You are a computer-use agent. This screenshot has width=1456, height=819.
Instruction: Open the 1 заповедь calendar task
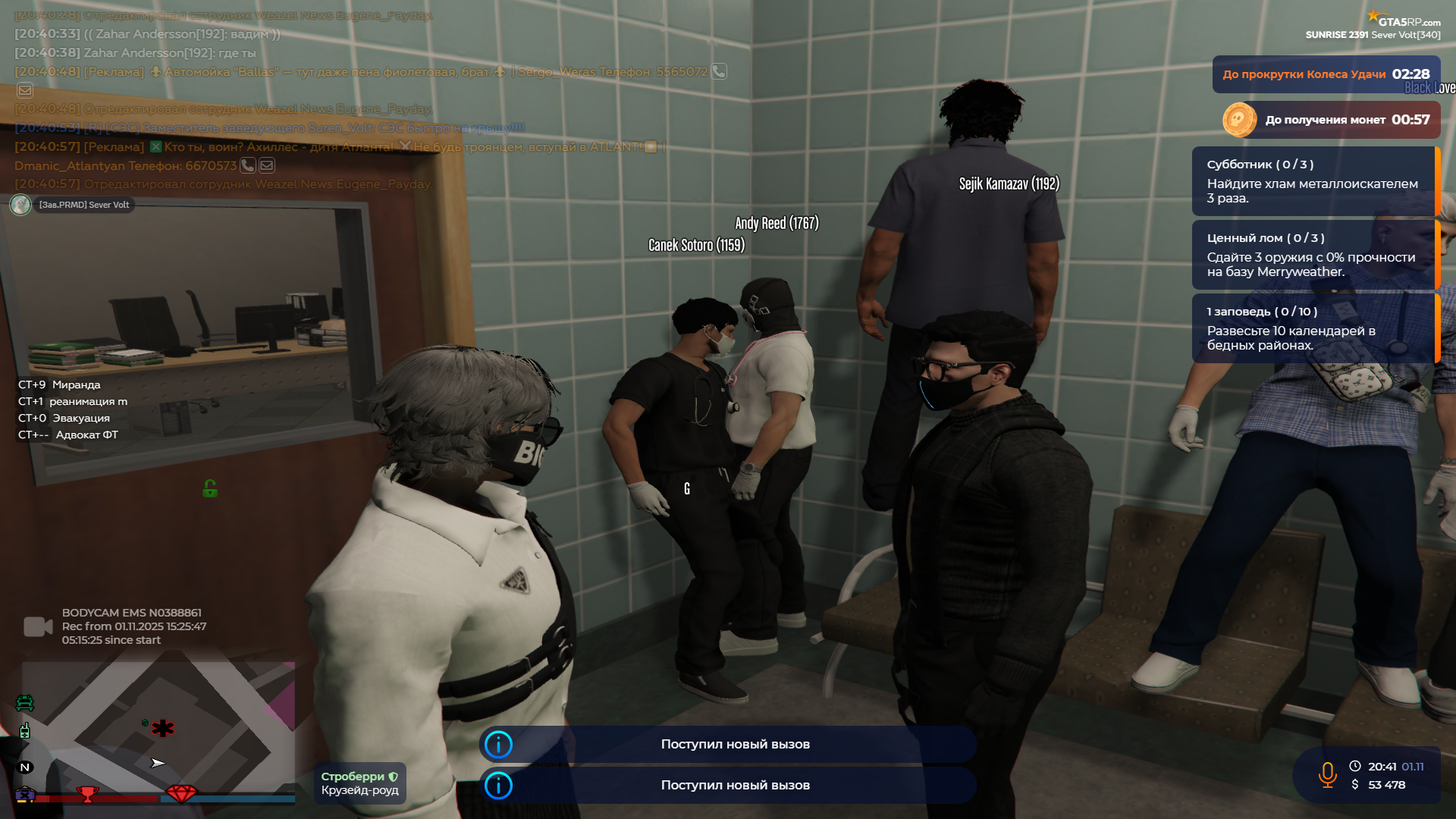(x=1313, y=328)
